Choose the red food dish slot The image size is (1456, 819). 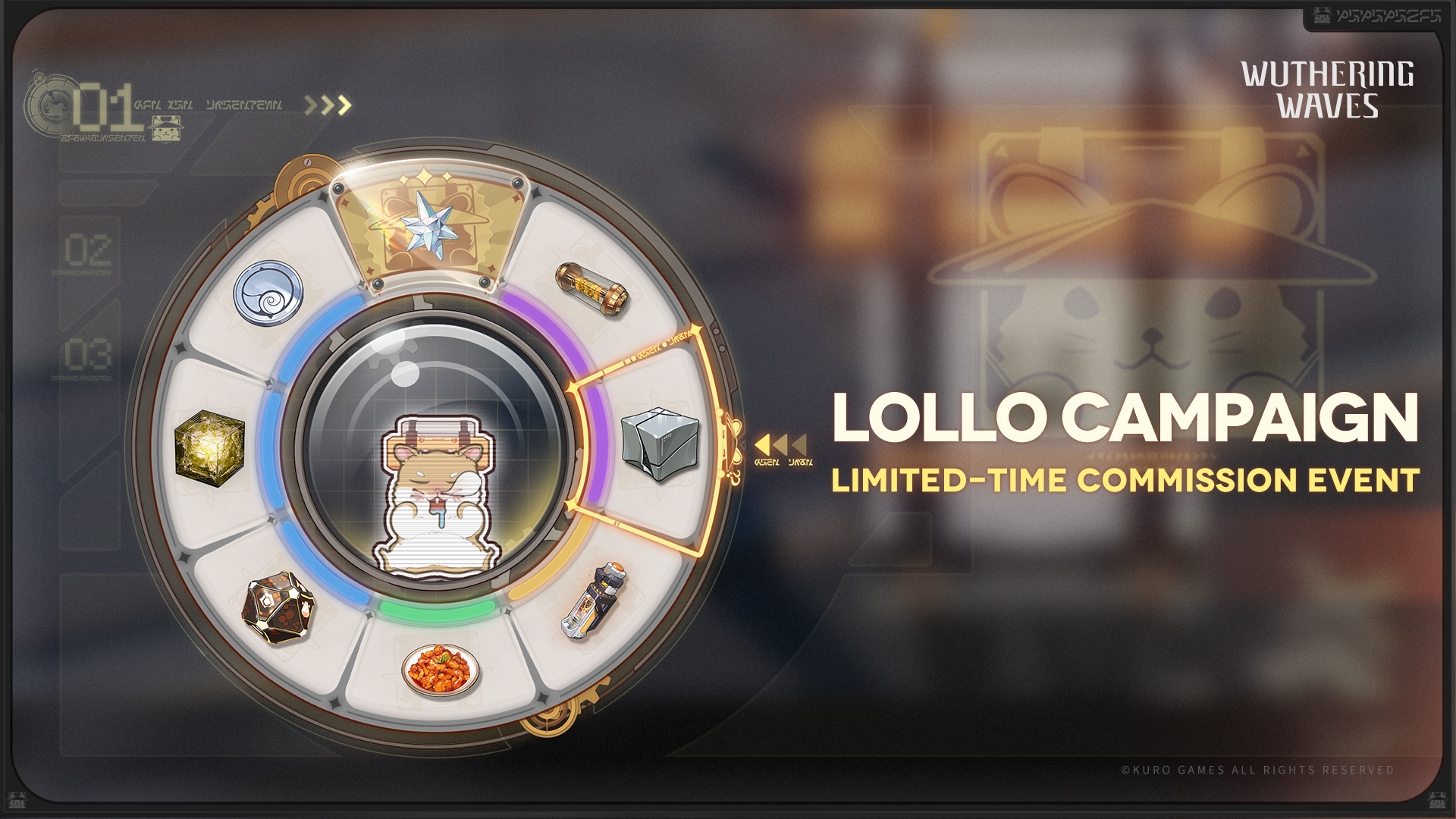(x=441, y=669)
